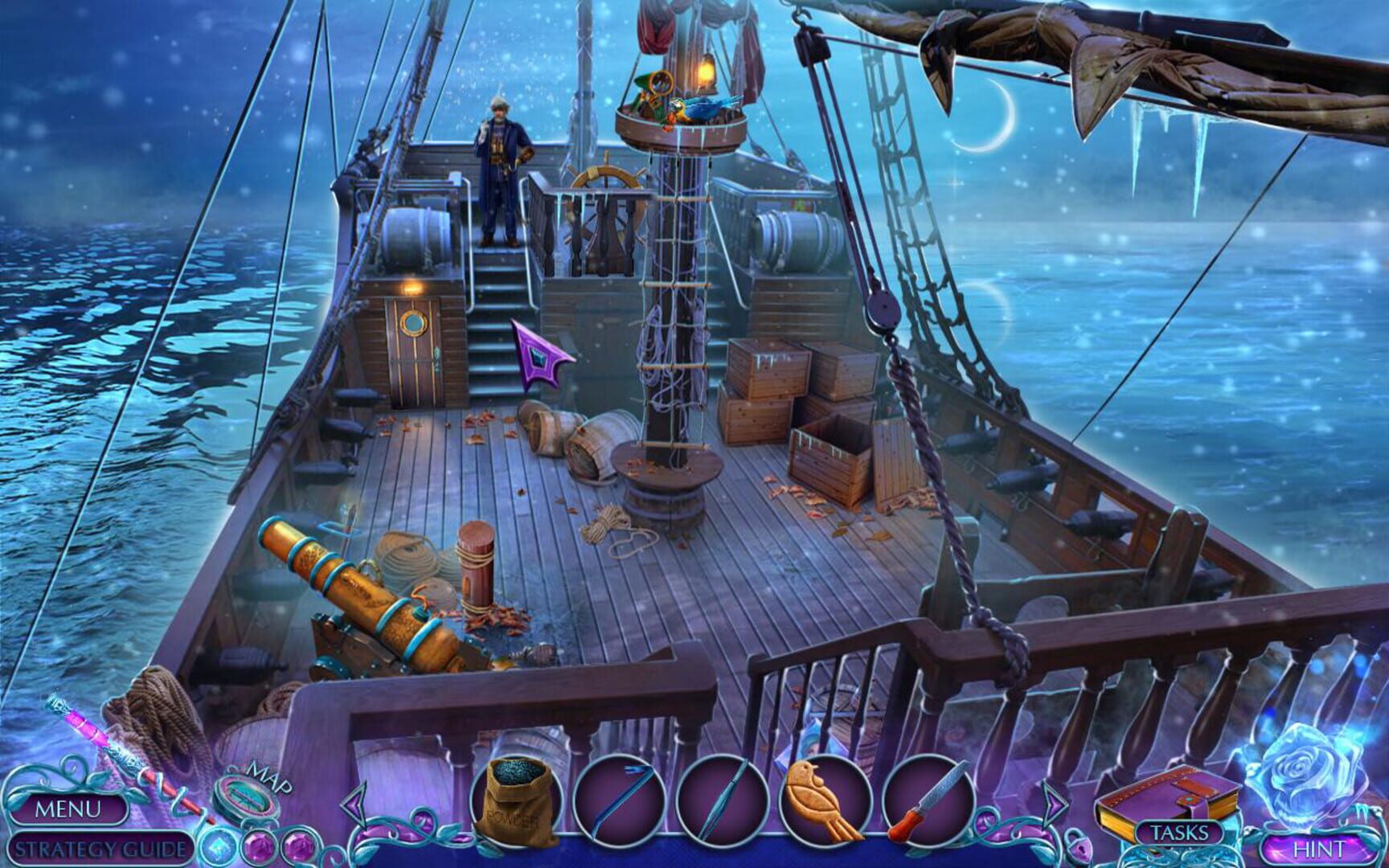The height and width of the screenshot is (868, 1389).
Task: Click the second purple gem slot
Action: (298, 845)
